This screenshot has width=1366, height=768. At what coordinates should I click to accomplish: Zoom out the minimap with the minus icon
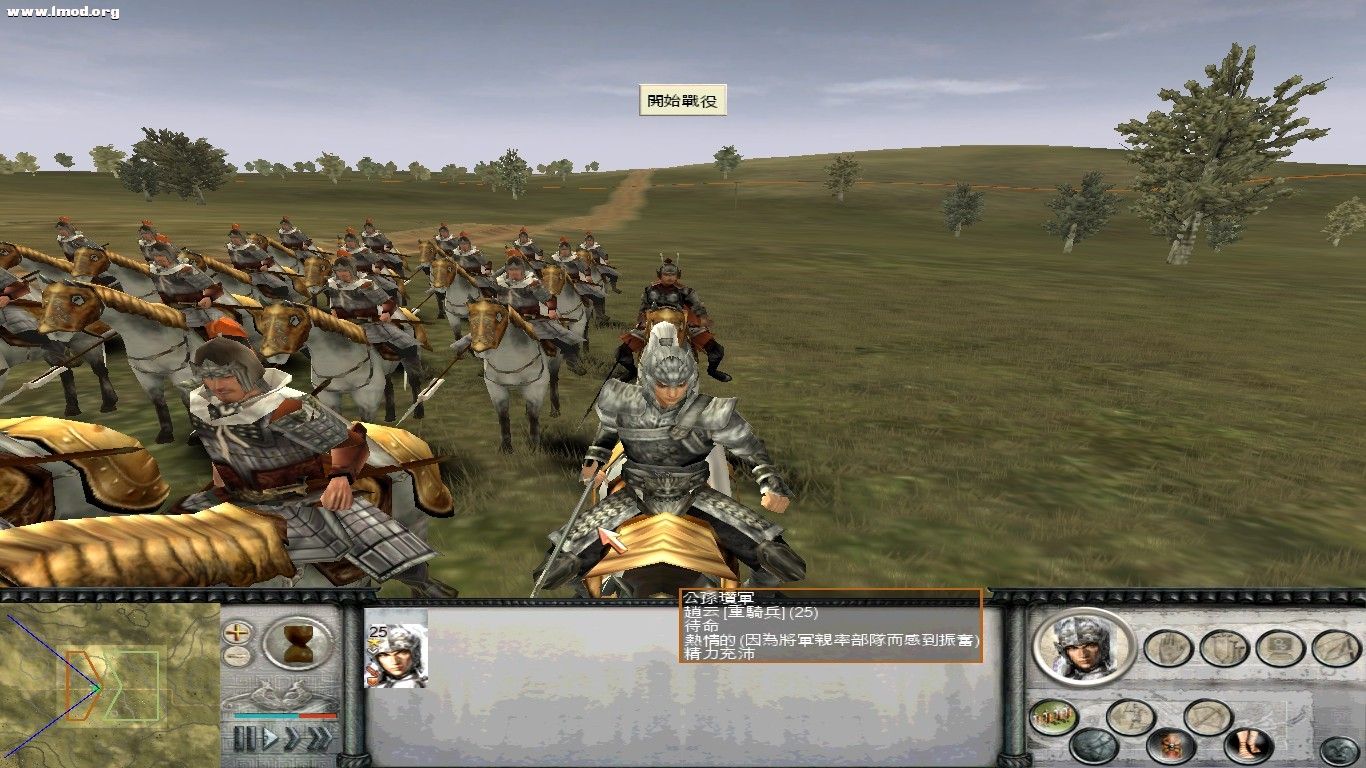click(236, 656)
